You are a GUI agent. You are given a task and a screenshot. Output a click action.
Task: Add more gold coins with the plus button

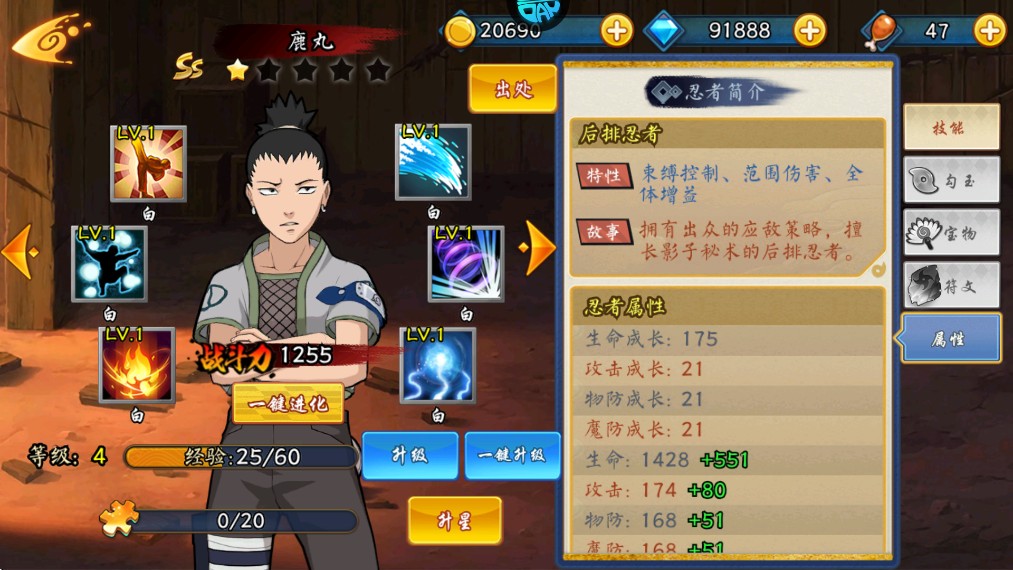click(x=617, y=31)
